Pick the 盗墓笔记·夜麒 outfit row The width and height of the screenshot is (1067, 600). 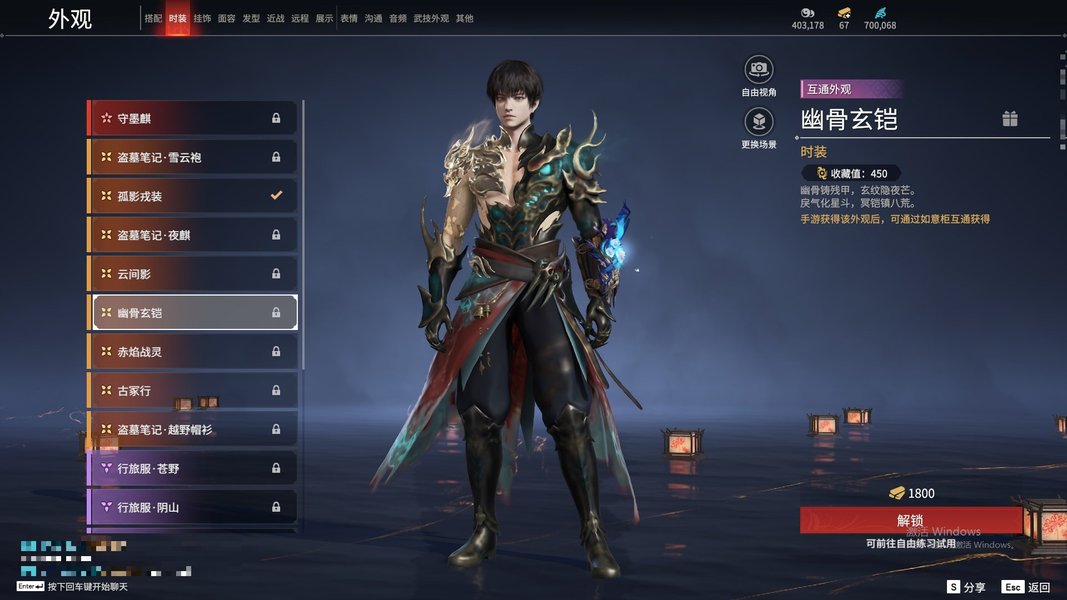coord(192,235)
